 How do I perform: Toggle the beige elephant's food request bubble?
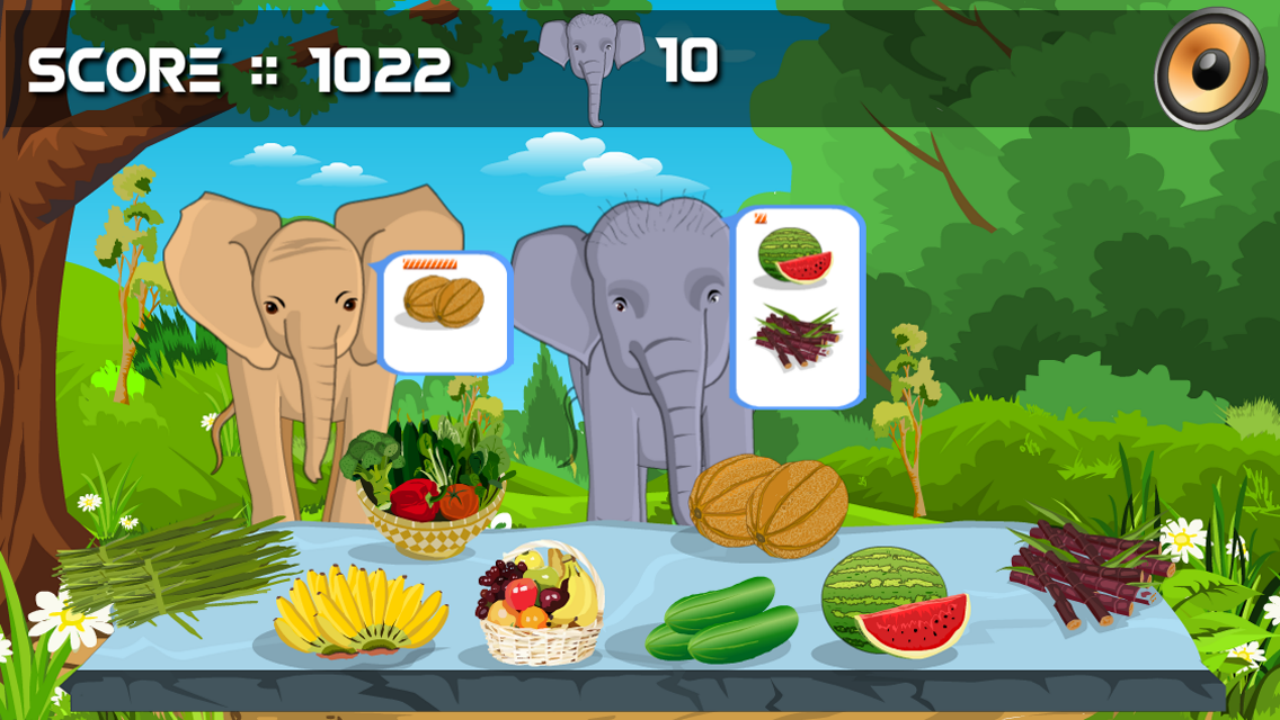coord(443,310)
